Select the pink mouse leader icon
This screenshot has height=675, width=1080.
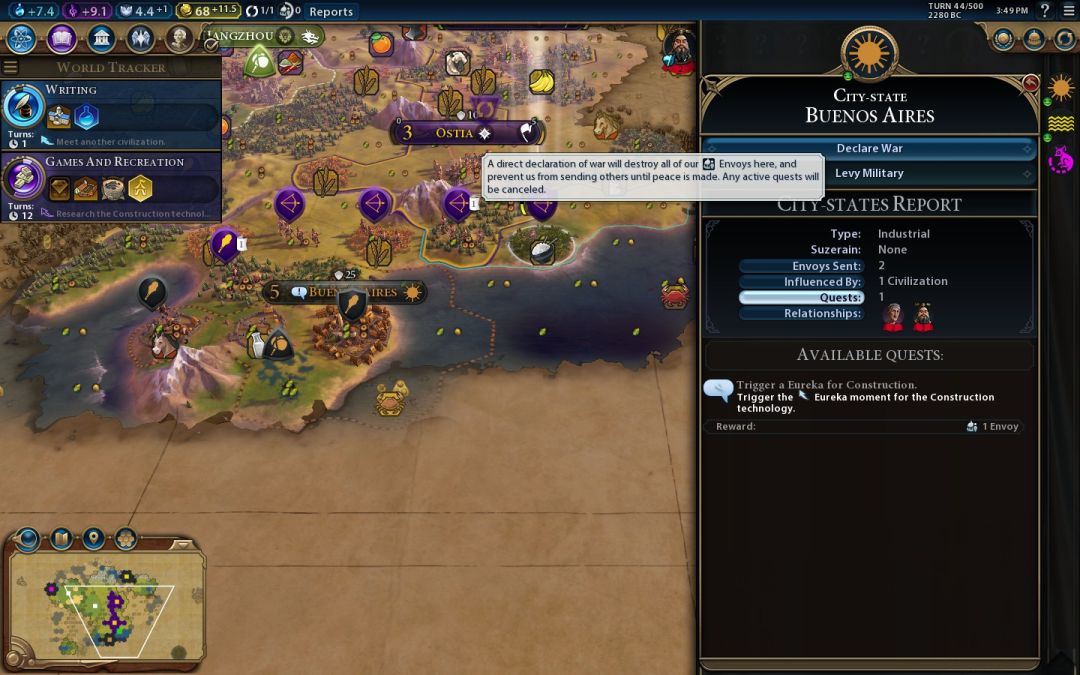(x=1060, y=159)
